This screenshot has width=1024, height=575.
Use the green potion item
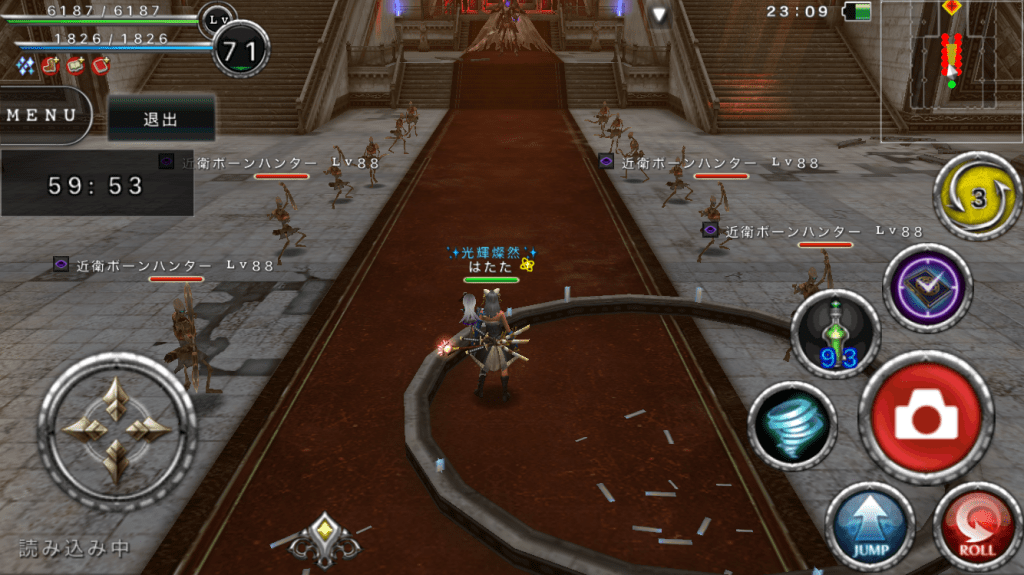click(834, 334)
